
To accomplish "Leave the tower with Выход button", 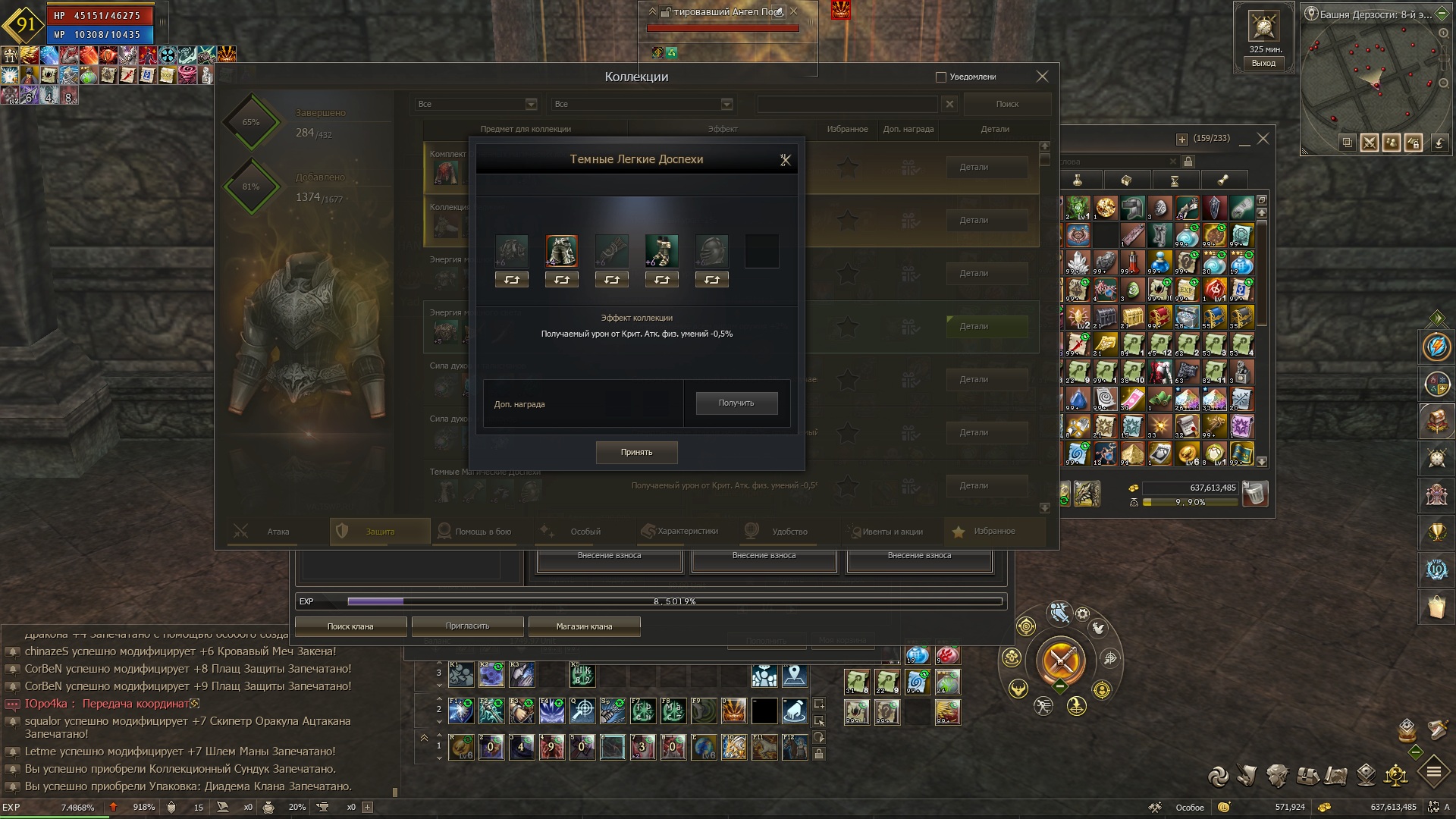I will (1263, 64).
